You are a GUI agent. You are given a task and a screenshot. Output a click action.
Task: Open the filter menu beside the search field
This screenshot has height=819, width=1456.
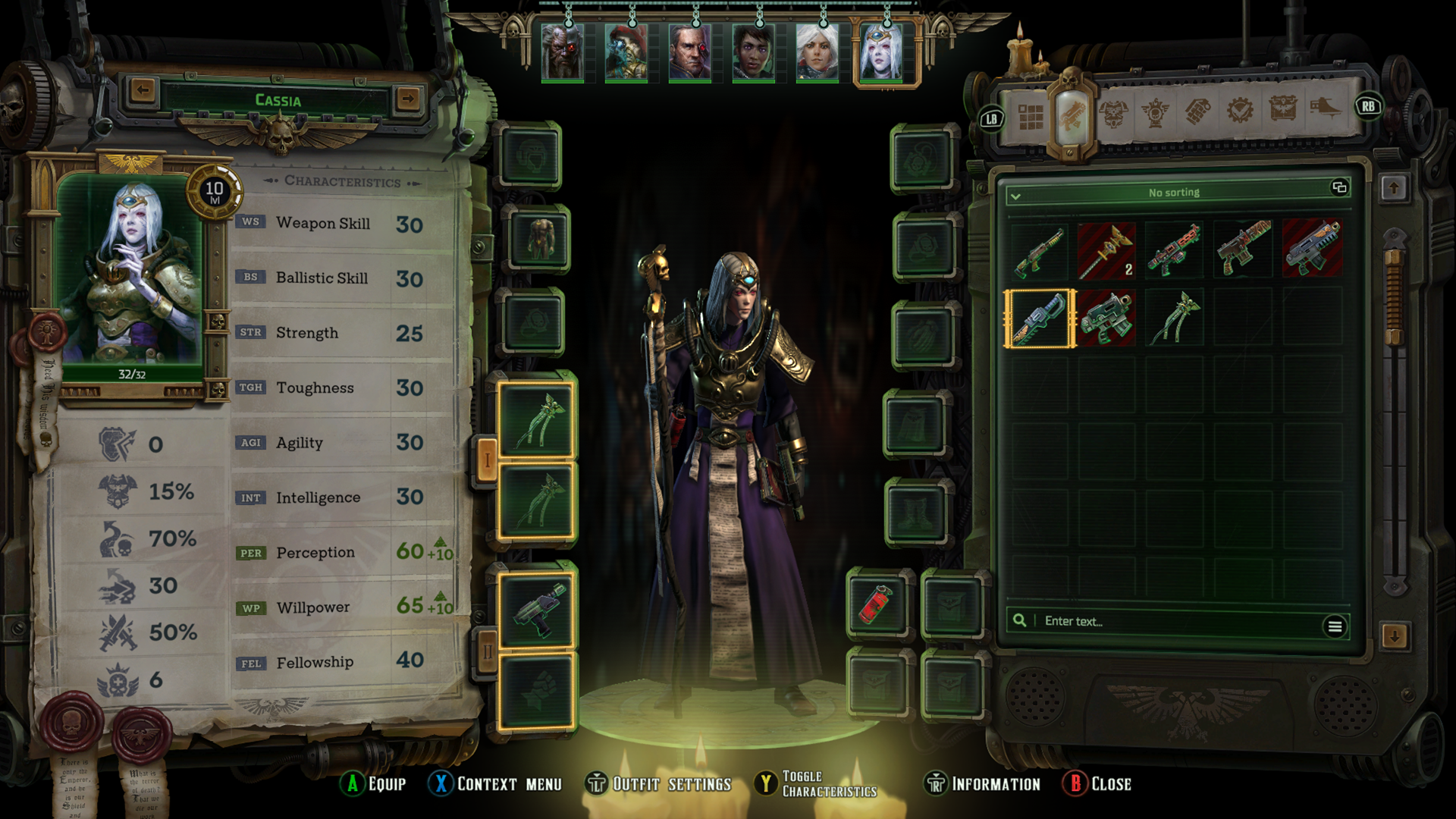[1335, 626]
